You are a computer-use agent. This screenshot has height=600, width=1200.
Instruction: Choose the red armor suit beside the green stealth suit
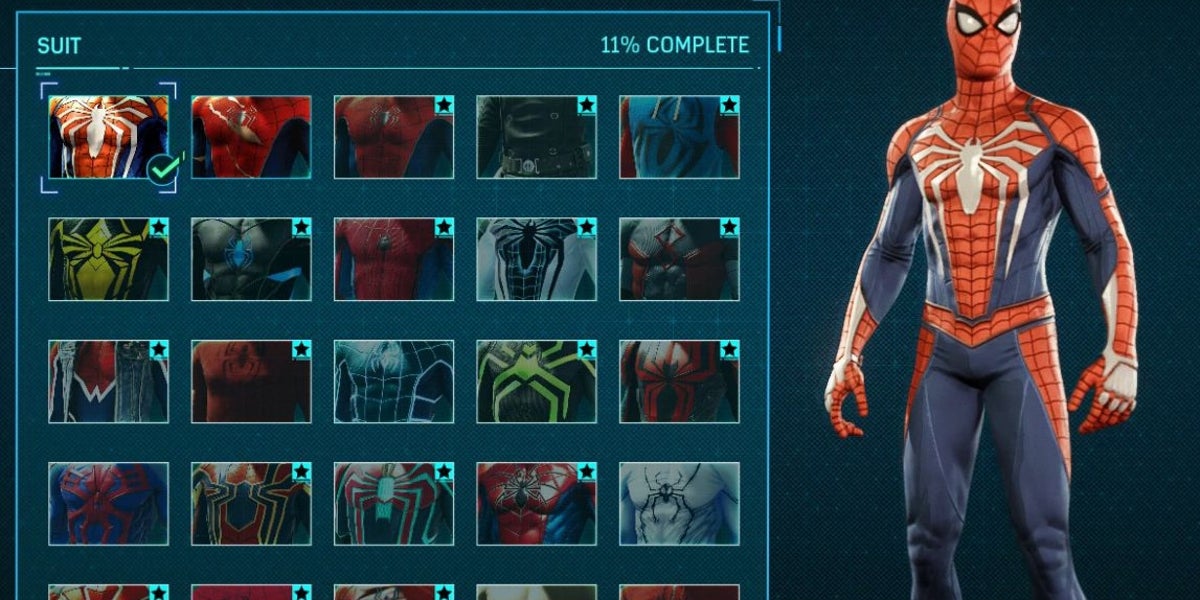click(679, 381)
